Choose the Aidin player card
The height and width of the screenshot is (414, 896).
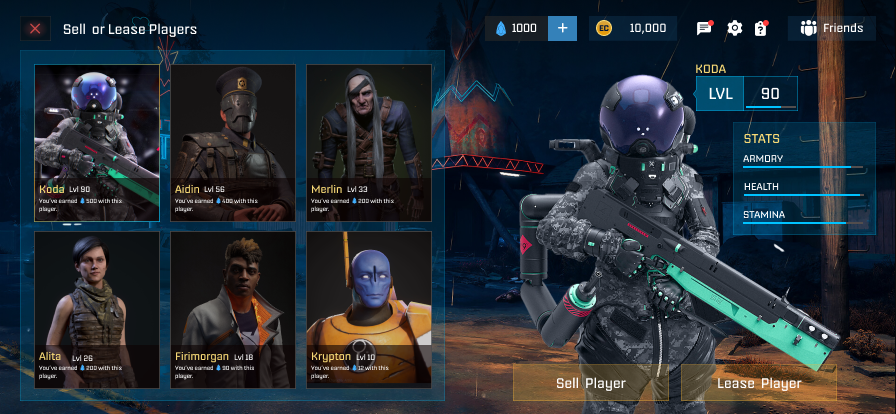click(233, 142)
